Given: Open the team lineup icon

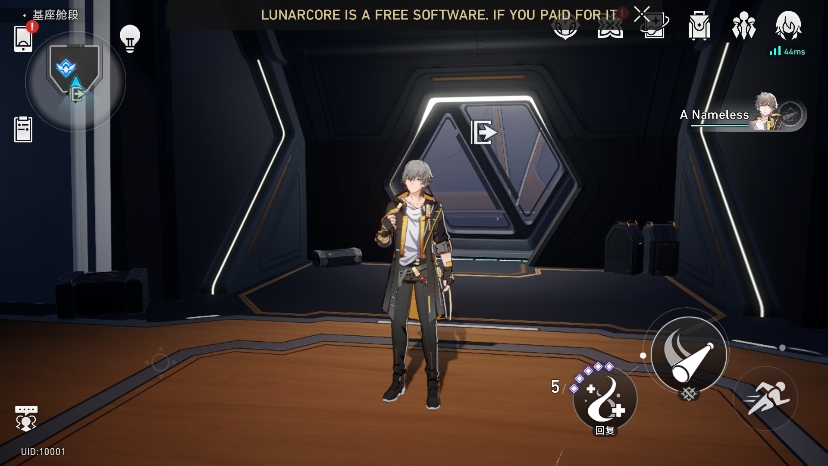Looking at the screenshot, I should pyautogui.click(x=743, y=26).
